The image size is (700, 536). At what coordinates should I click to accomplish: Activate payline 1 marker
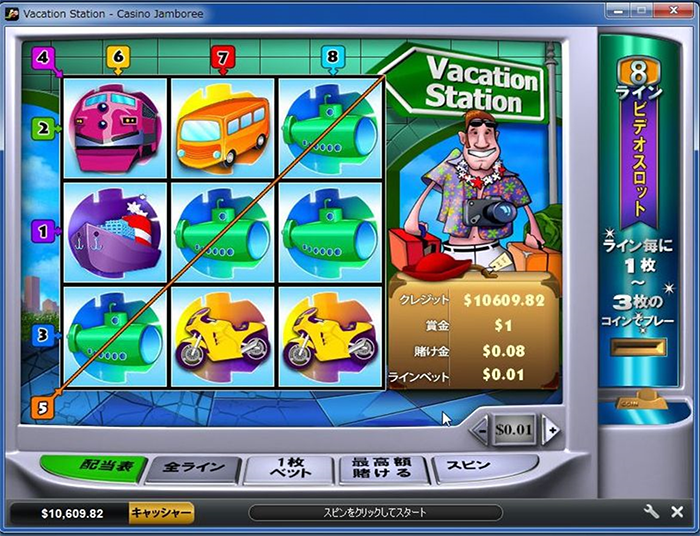(42, 231)
